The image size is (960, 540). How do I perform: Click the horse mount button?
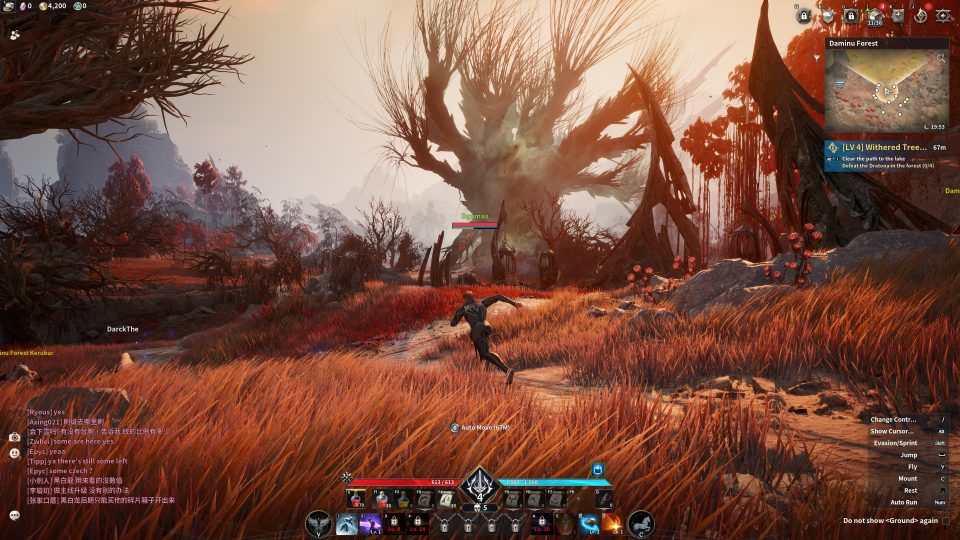coord(640,523)
